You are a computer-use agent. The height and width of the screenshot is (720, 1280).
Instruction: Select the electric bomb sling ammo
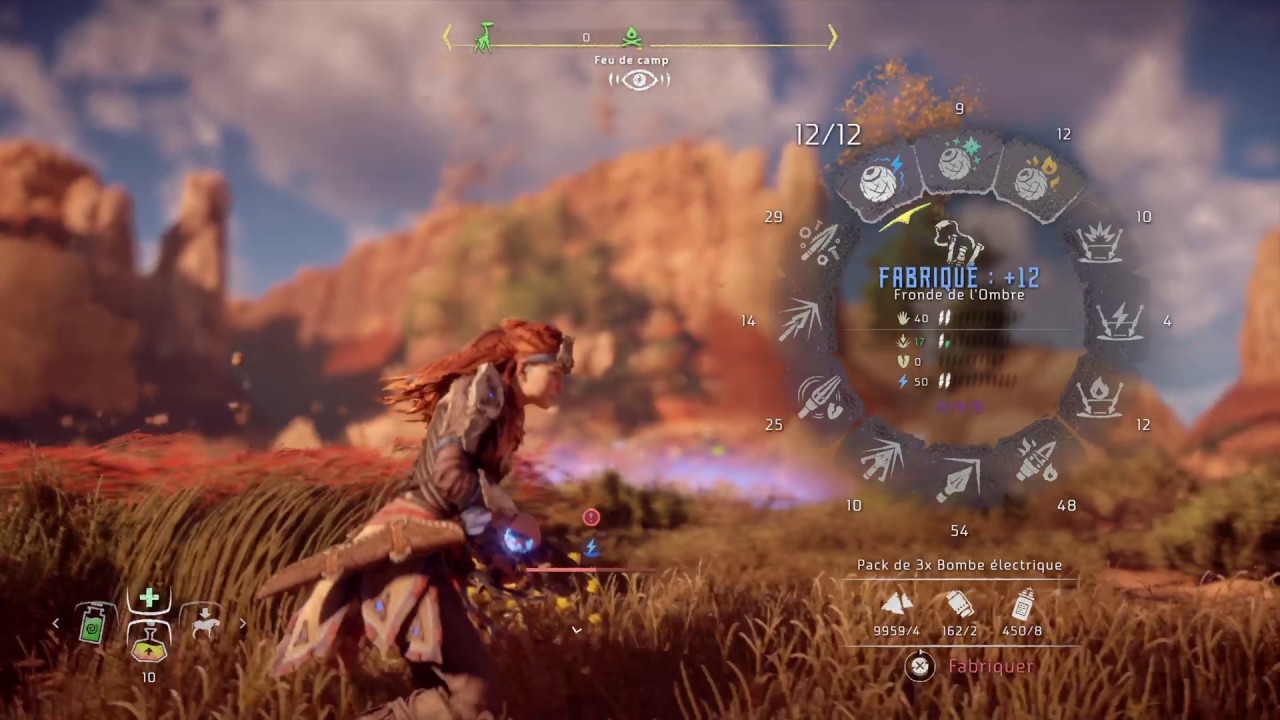click(879, 181)
